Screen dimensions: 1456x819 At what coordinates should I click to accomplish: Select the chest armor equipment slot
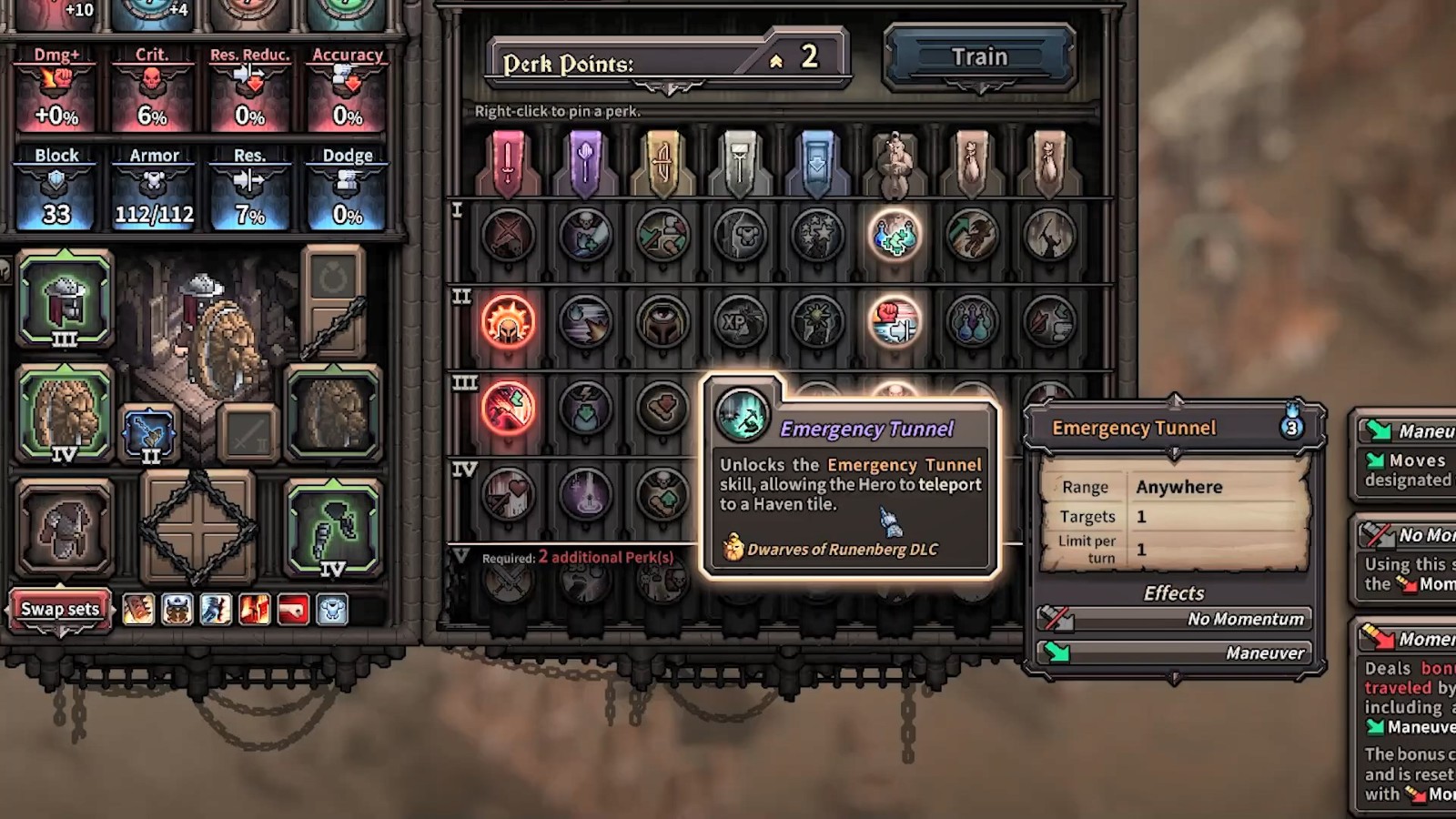[x=64, y=528]
